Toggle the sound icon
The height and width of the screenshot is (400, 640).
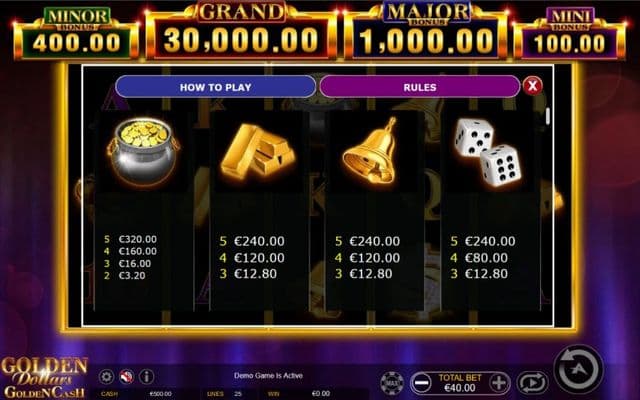pyautogui.click(x=126, y=376)
